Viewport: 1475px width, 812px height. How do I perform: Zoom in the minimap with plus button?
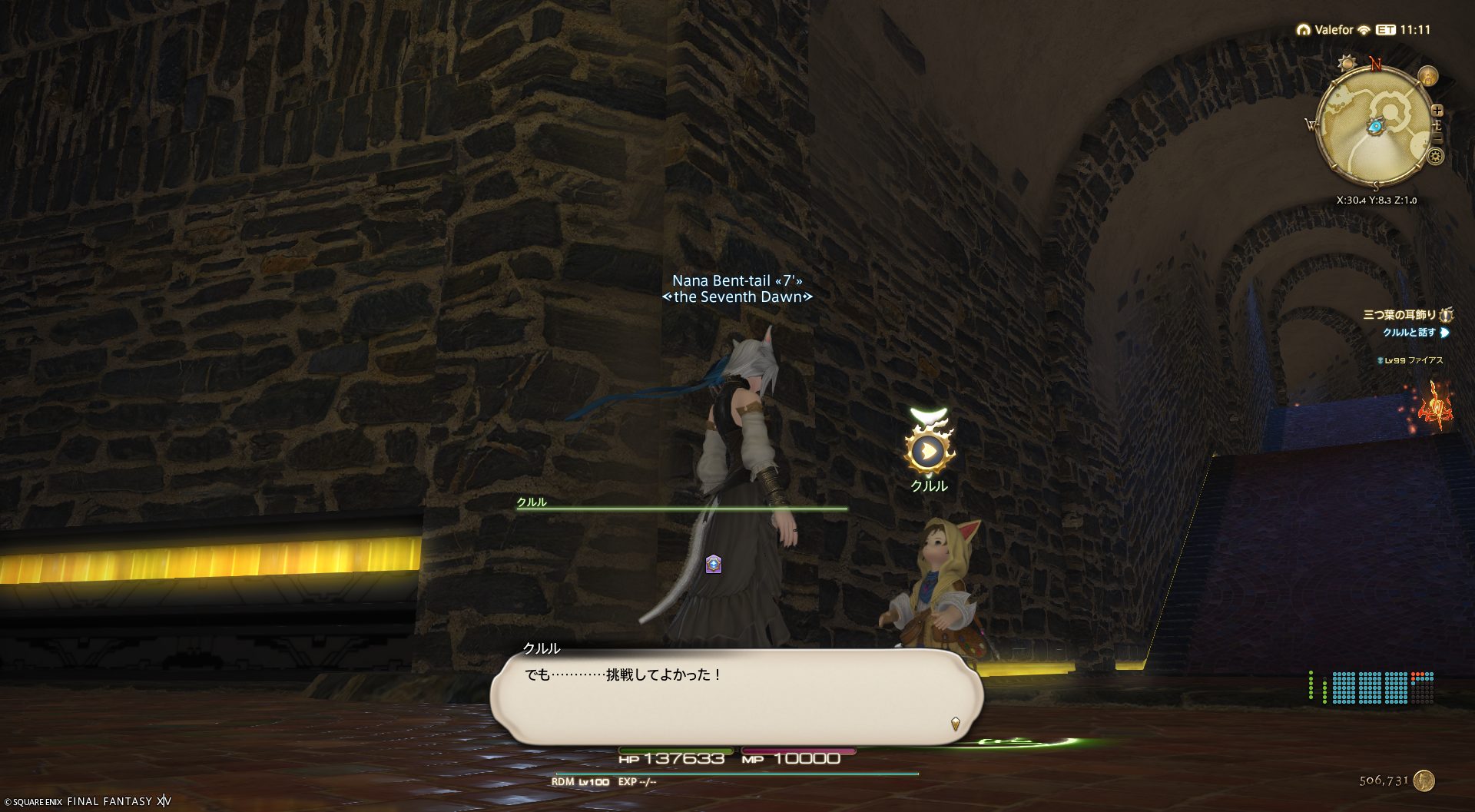tap(1437, 111)
